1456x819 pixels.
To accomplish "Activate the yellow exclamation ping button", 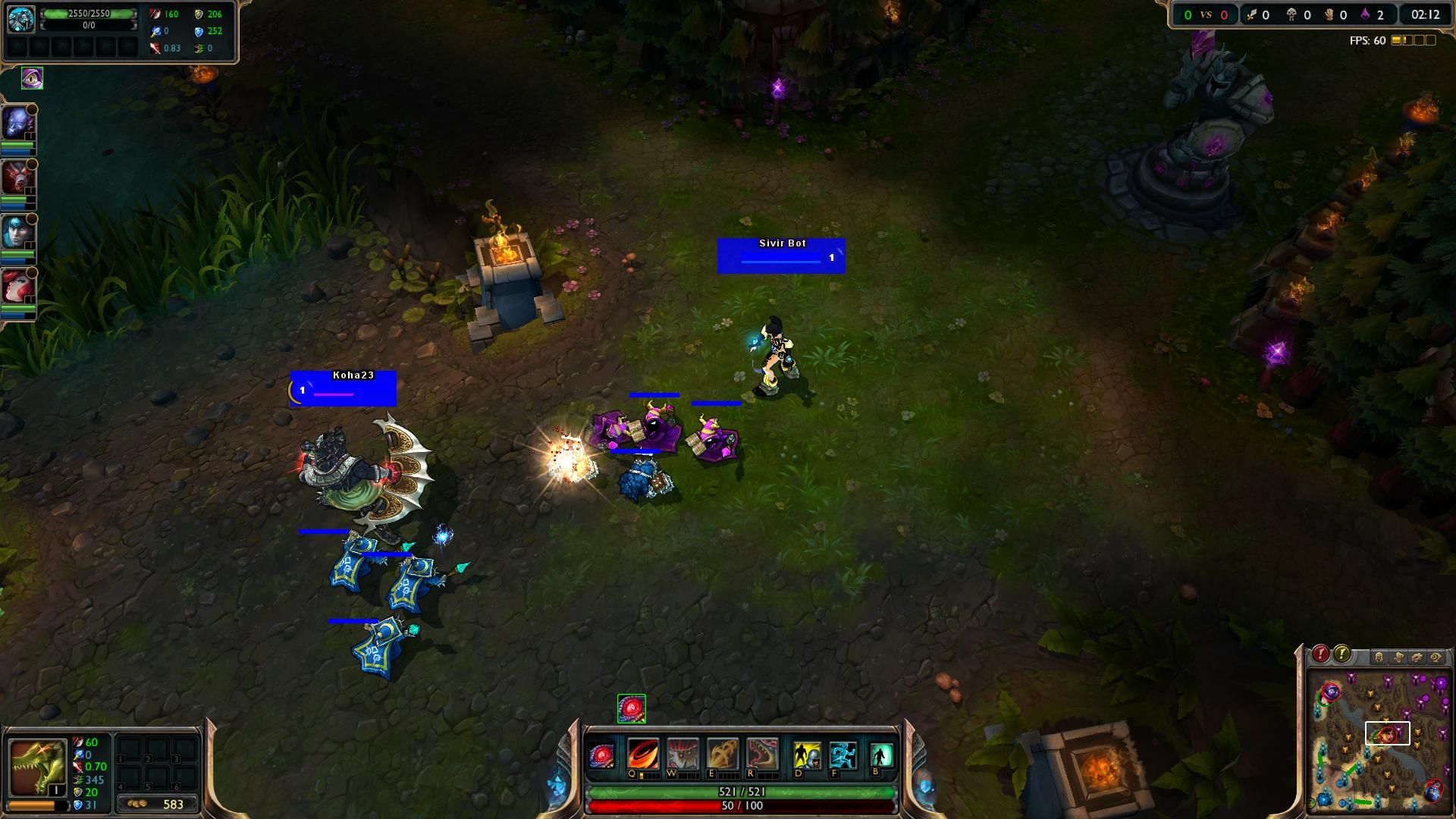I will coord(1341,654).
